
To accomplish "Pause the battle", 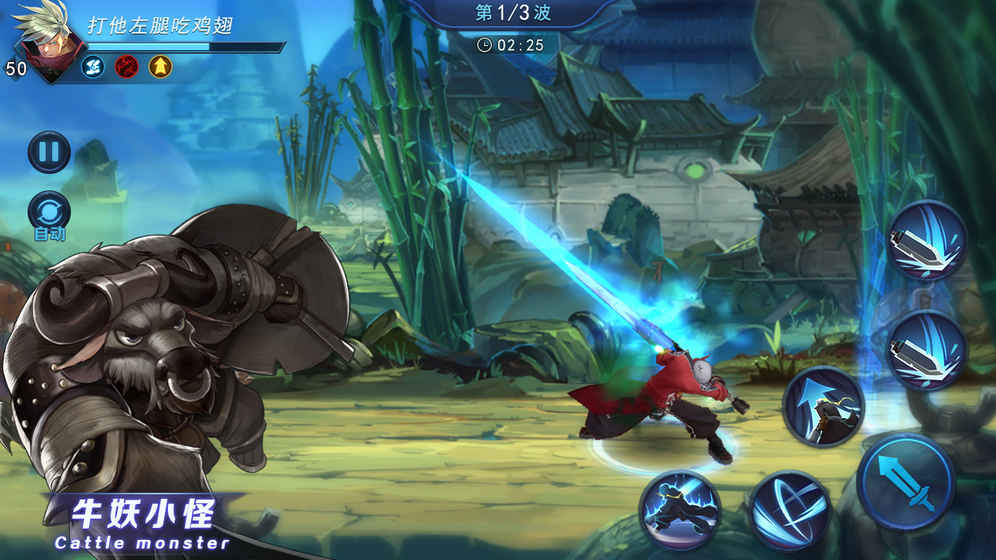I will pyautogui.click(x=48, y=153).
